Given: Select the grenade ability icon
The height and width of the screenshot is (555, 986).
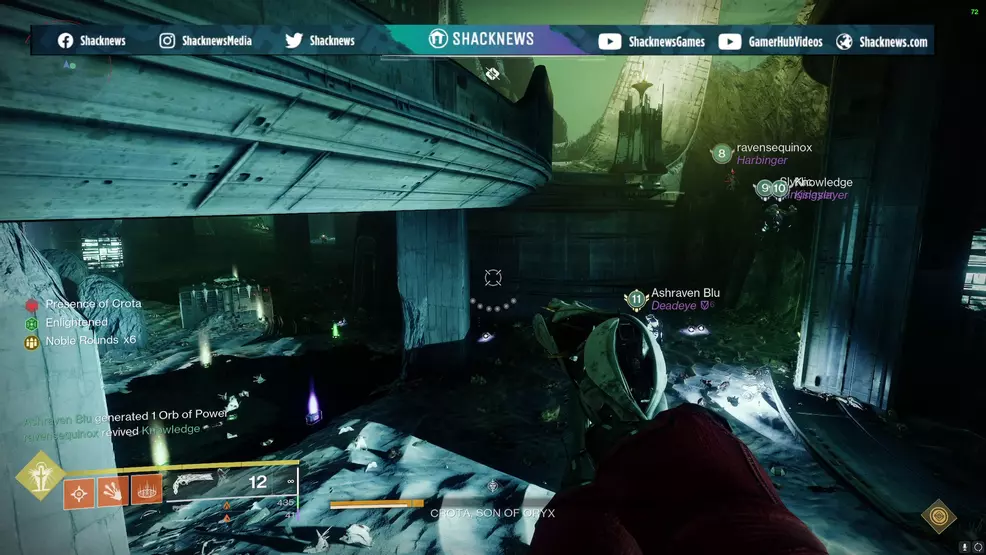Looking at the screenshot, I should coord(80,491).
